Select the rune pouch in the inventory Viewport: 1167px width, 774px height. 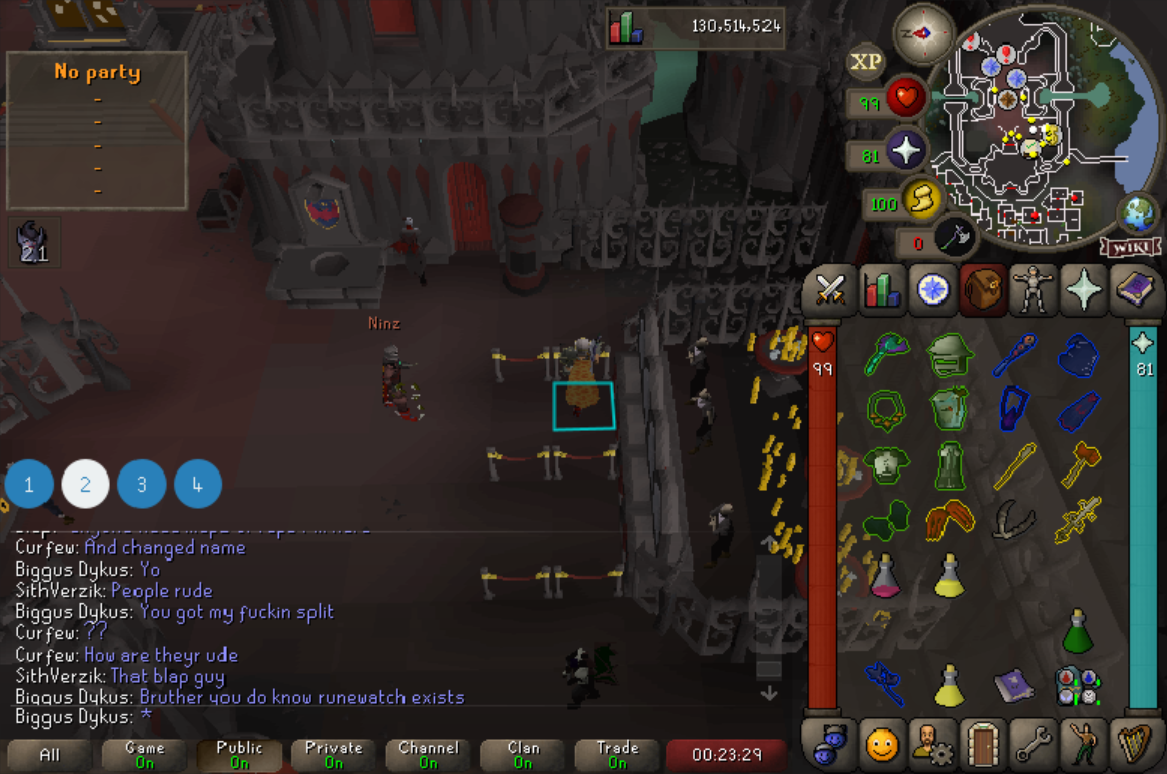point(1078,686)
